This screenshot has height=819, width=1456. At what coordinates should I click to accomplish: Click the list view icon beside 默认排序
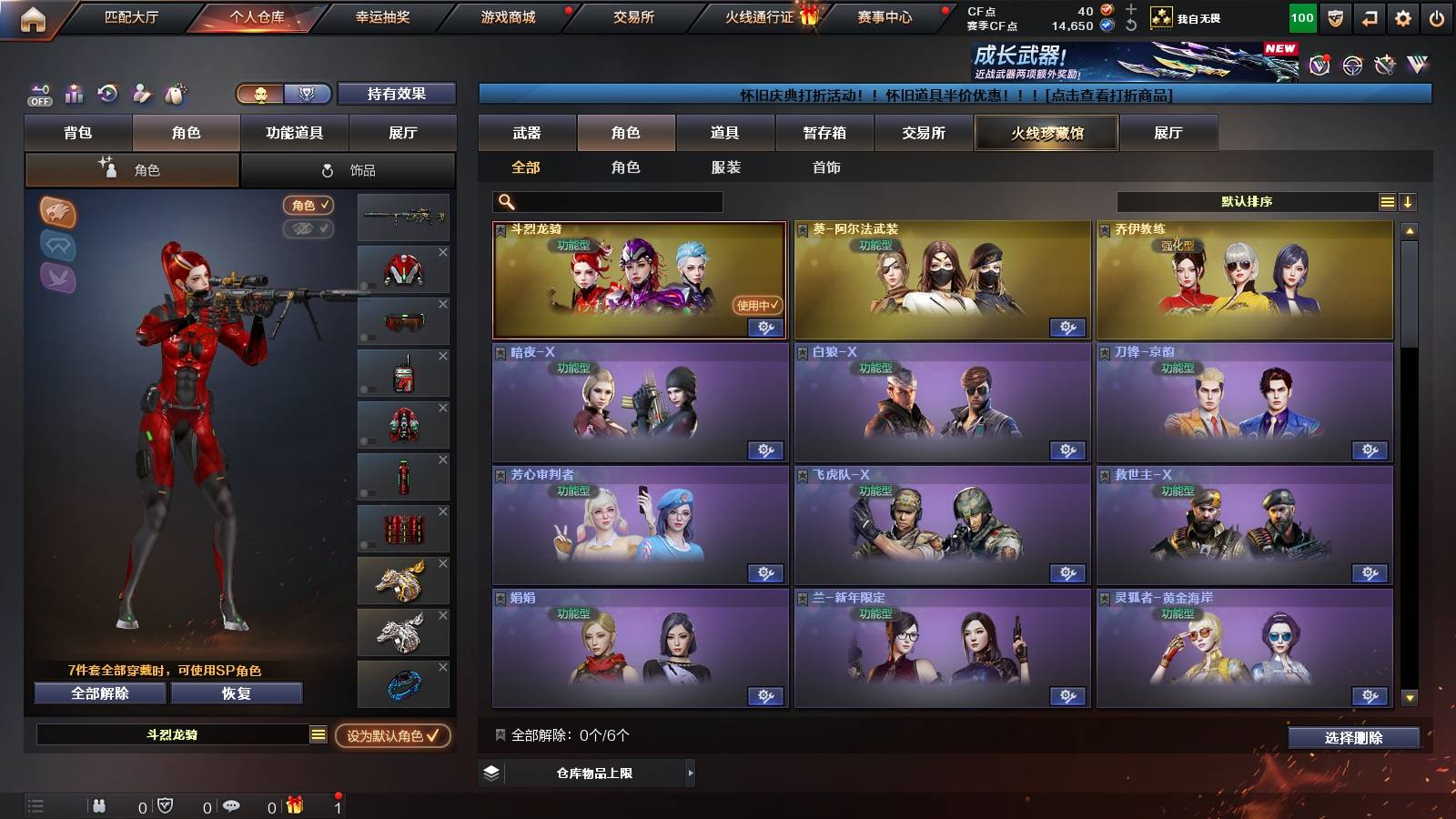pyautogui.click(x=1387, y=201)
